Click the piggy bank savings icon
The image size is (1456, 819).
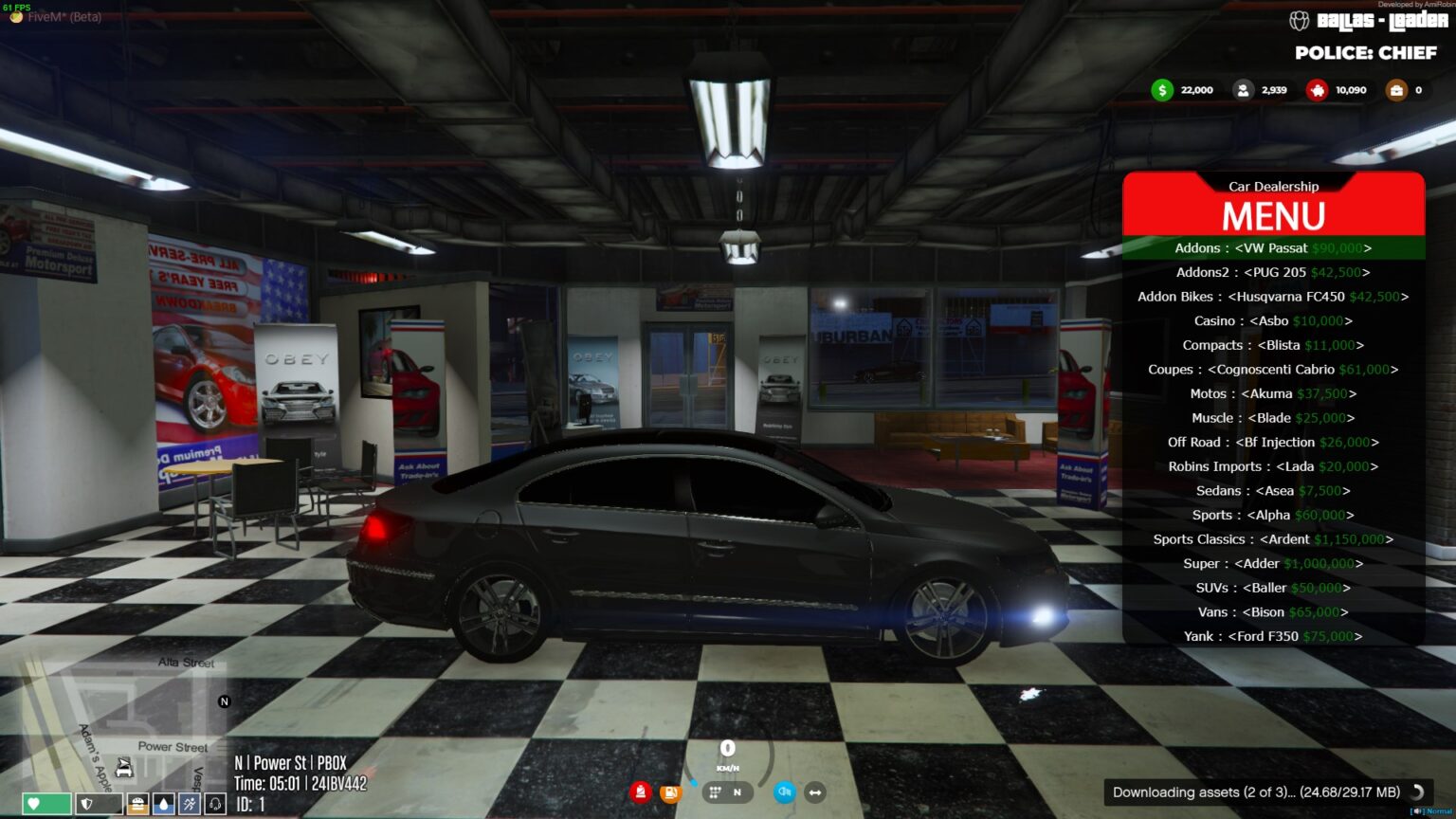click(x=1317, y=89)
